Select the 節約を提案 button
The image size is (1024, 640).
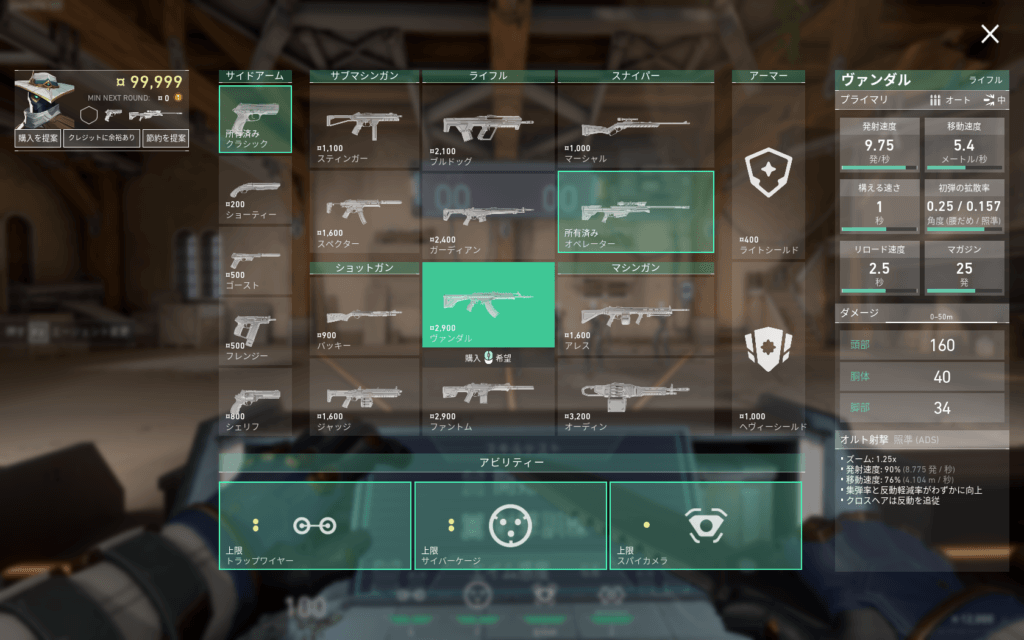(165, 138)
